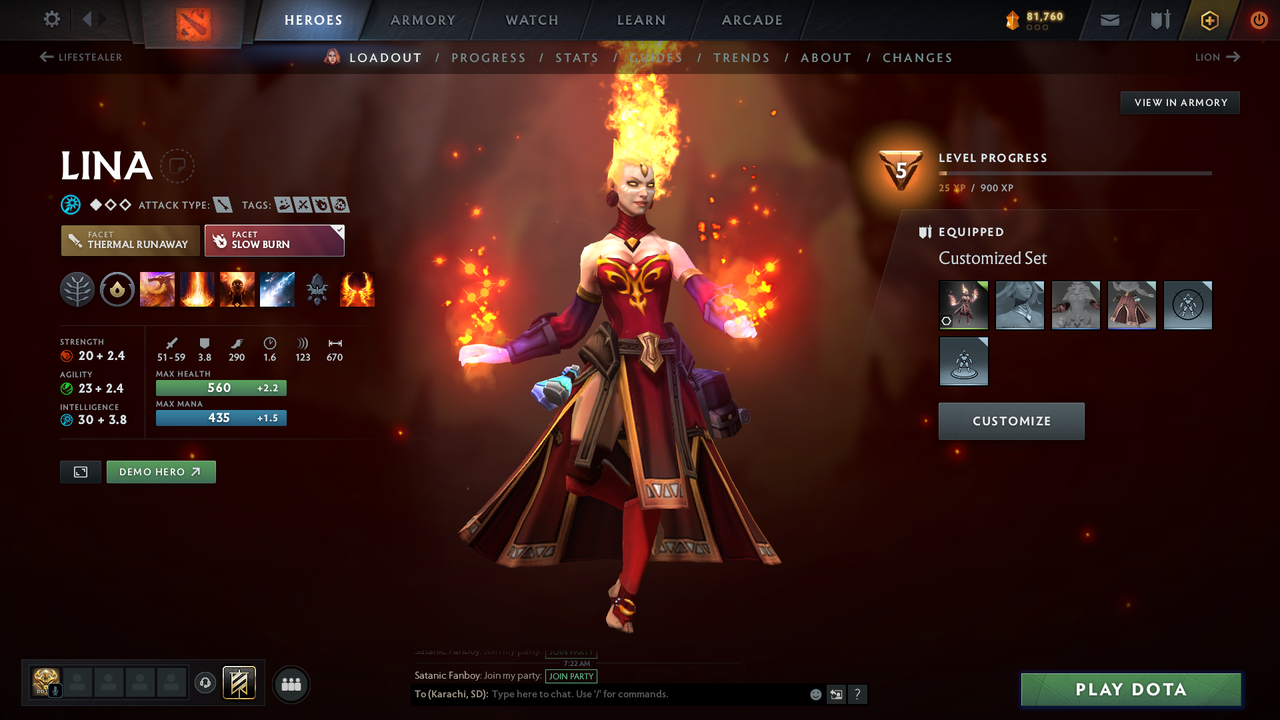Screen dimensions: 1280x720
Task: Navigate to next hero Lion
Action: 1216,57
